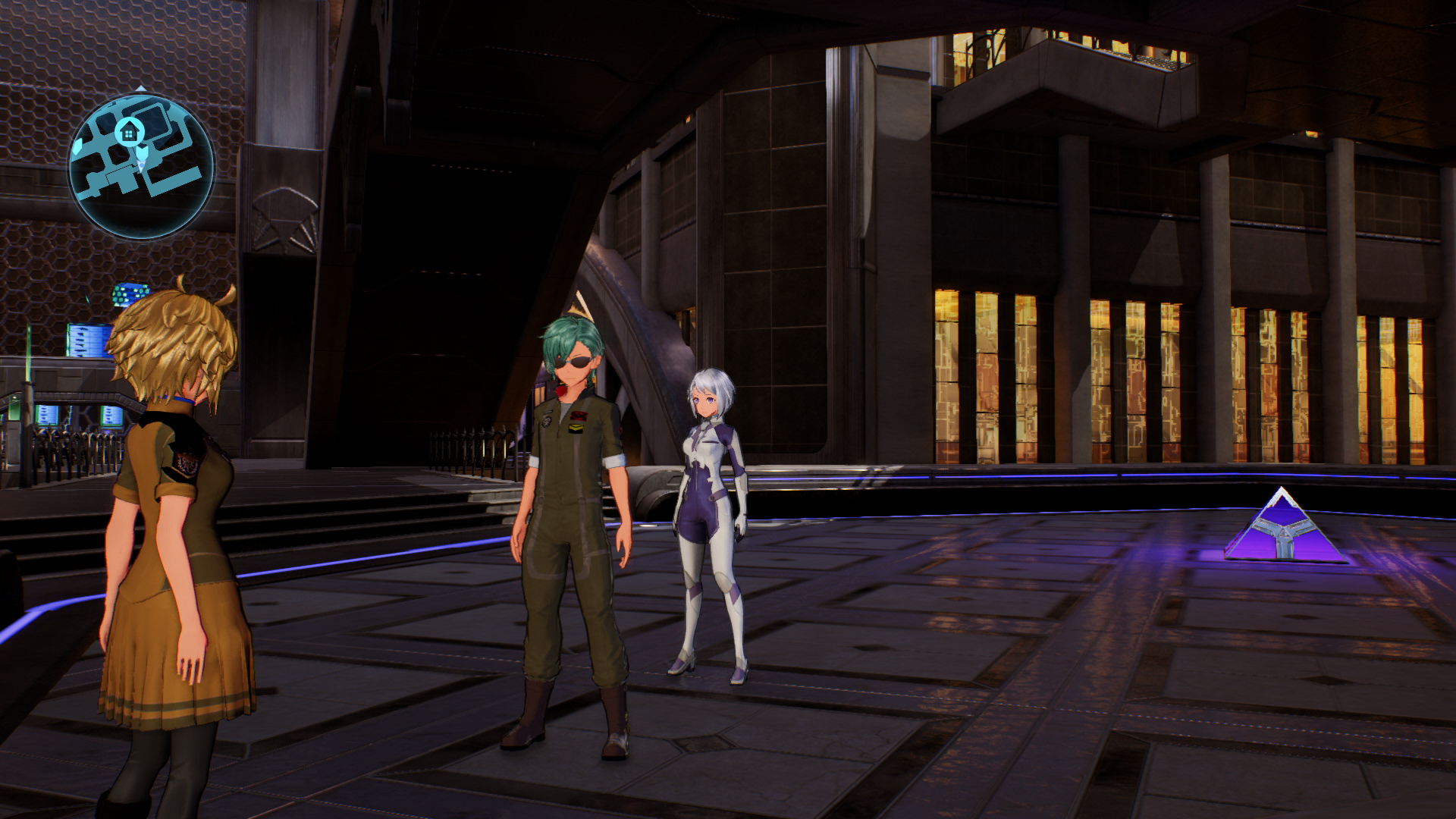1456x819 pixels.
Task: Click the leftmost kiosk screen near the gate
Action: [47, 416]
